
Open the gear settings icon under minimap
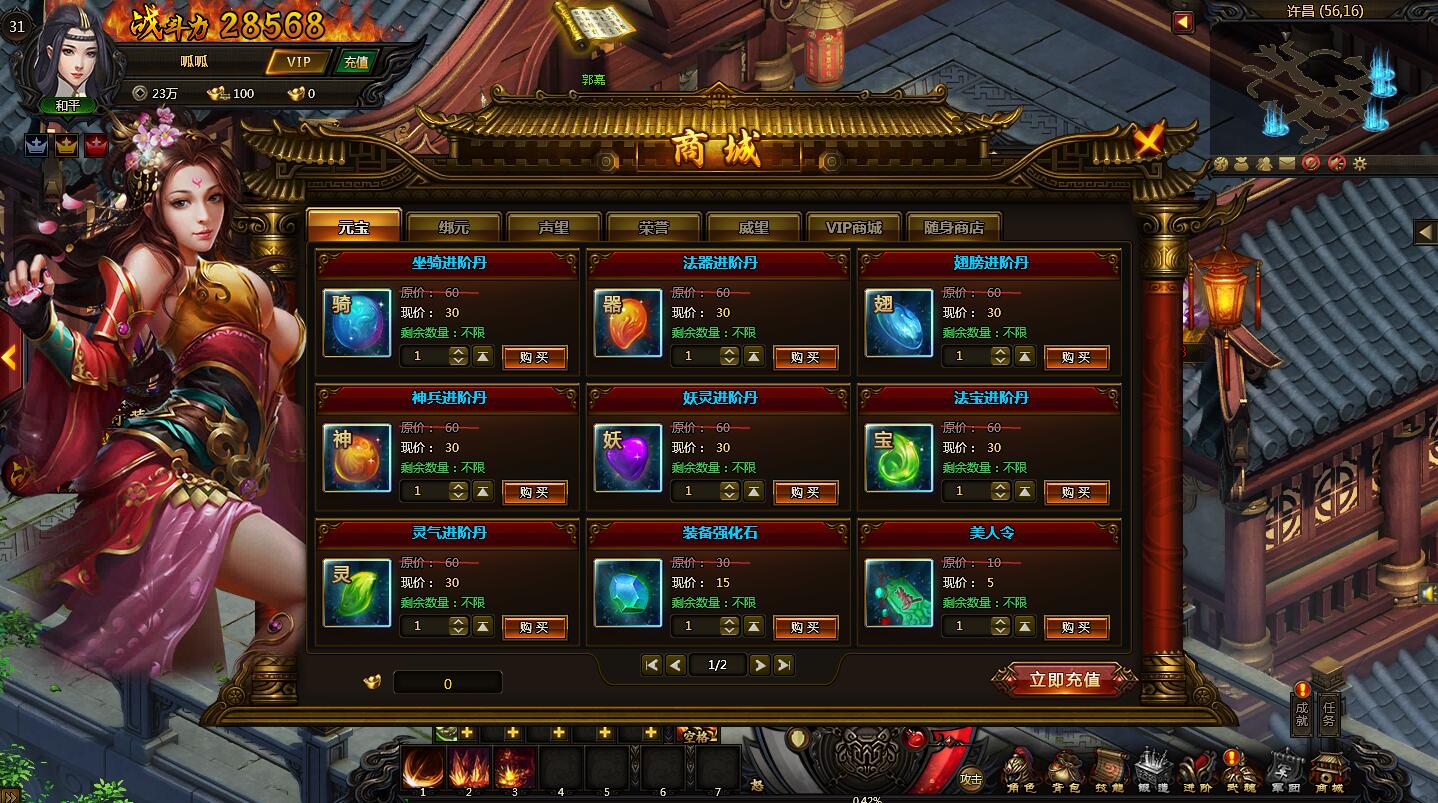(1359, 163)
